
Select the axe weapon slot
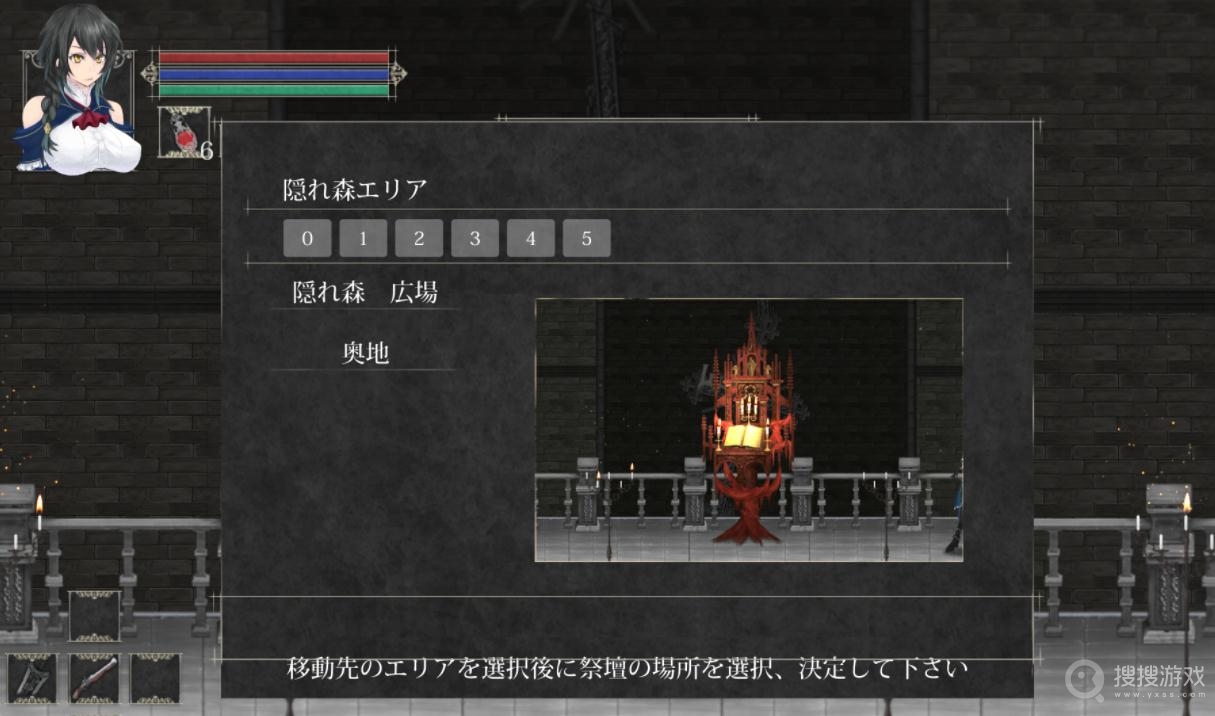coord(32,679)
